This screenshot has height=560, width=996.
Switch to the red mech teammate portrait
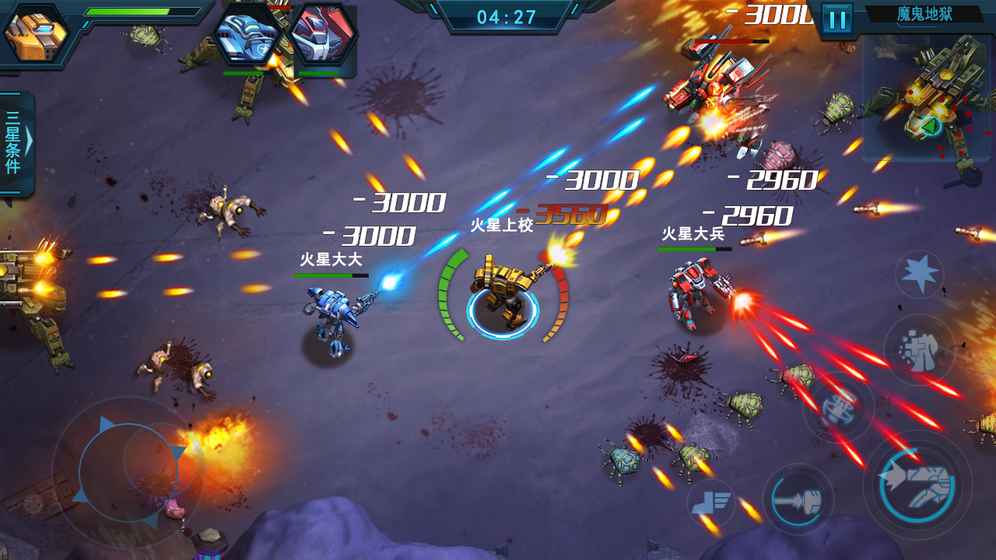point(323,38)
